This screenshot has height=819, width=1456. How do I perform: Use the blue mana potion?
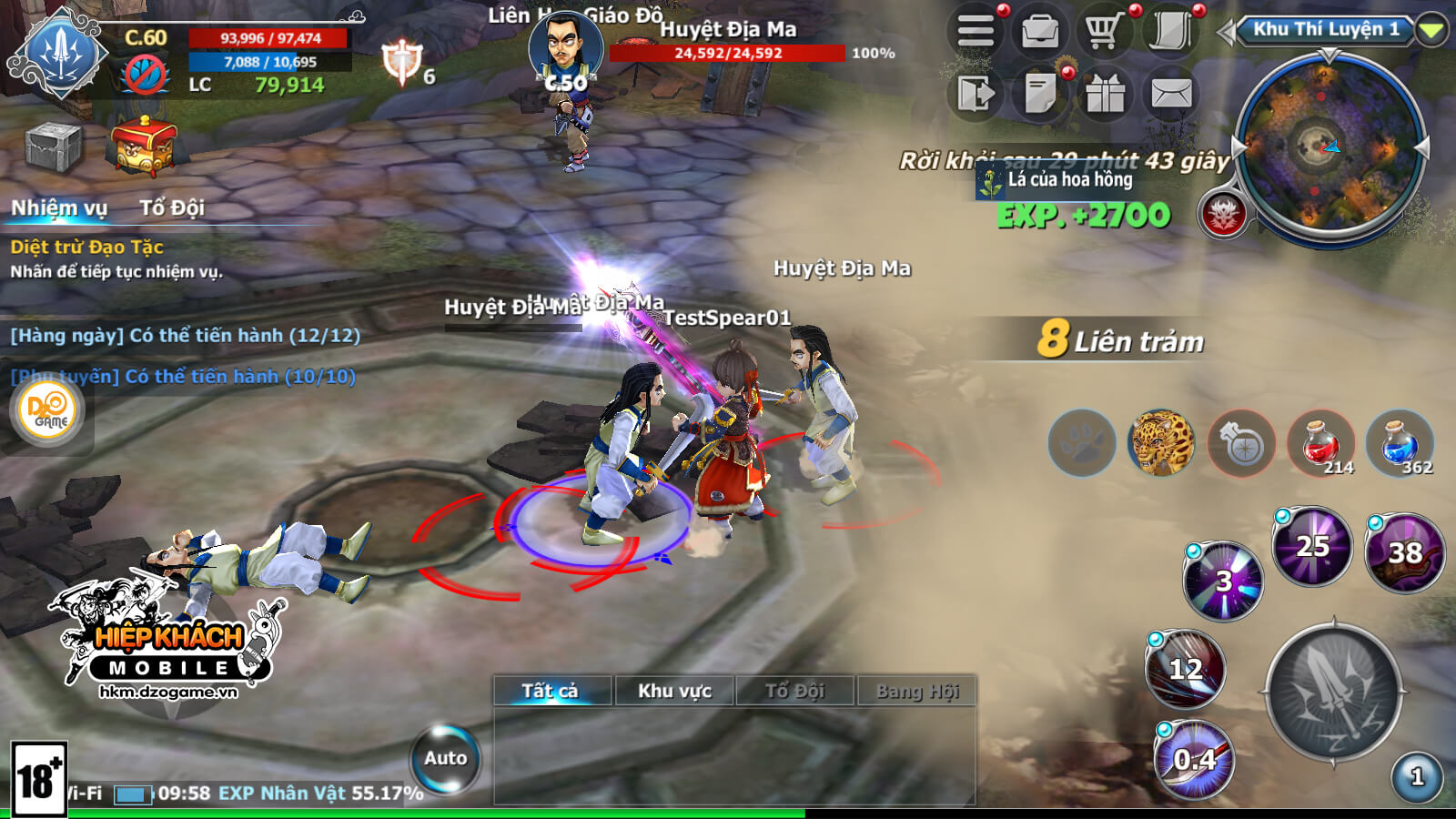pyautogui.click(x=1400, y=443)
